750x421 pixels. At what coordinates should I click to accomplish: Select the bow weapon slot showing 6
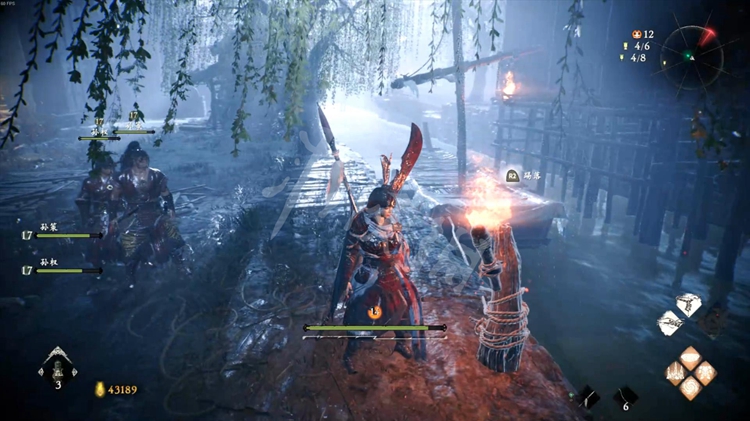[x=624, y=396]
